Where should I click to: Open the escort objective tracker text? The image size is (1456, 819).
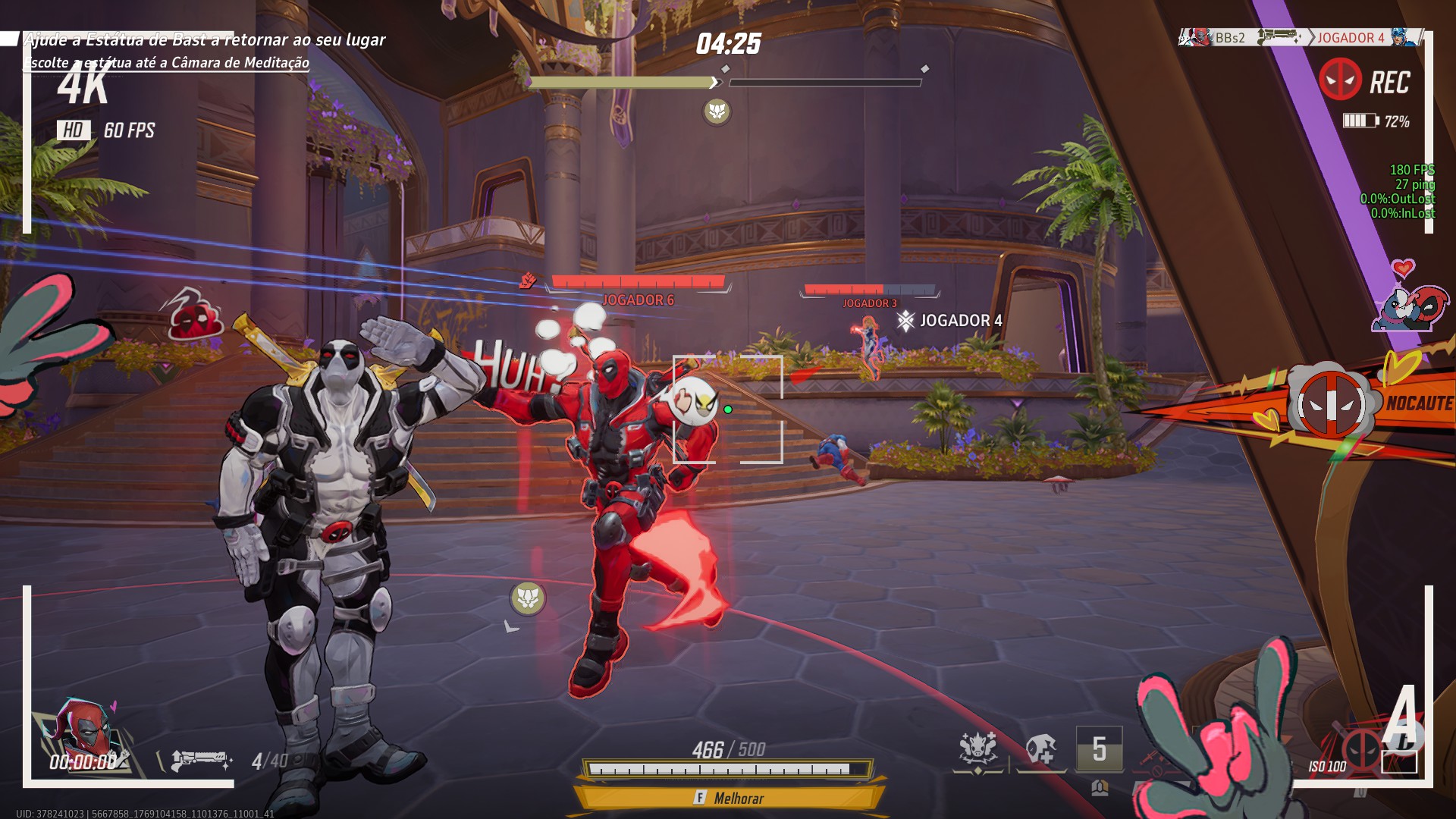168,62
